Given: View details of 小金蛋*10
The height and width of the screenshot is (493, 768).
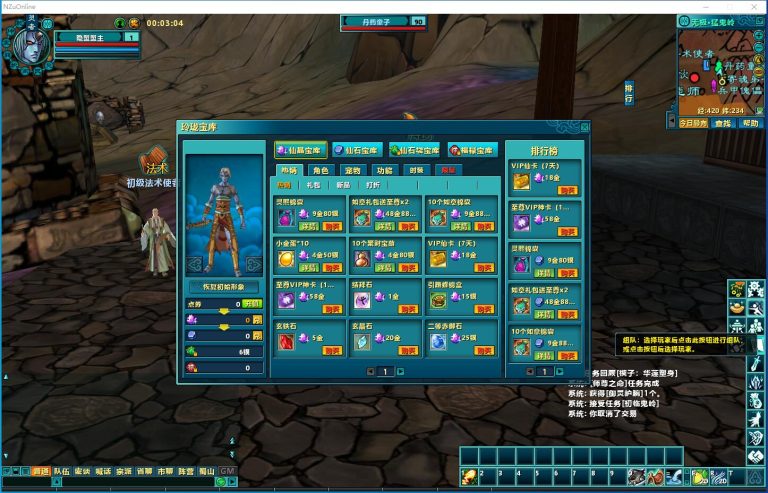Looking at the screenshot, I should 310,269.
